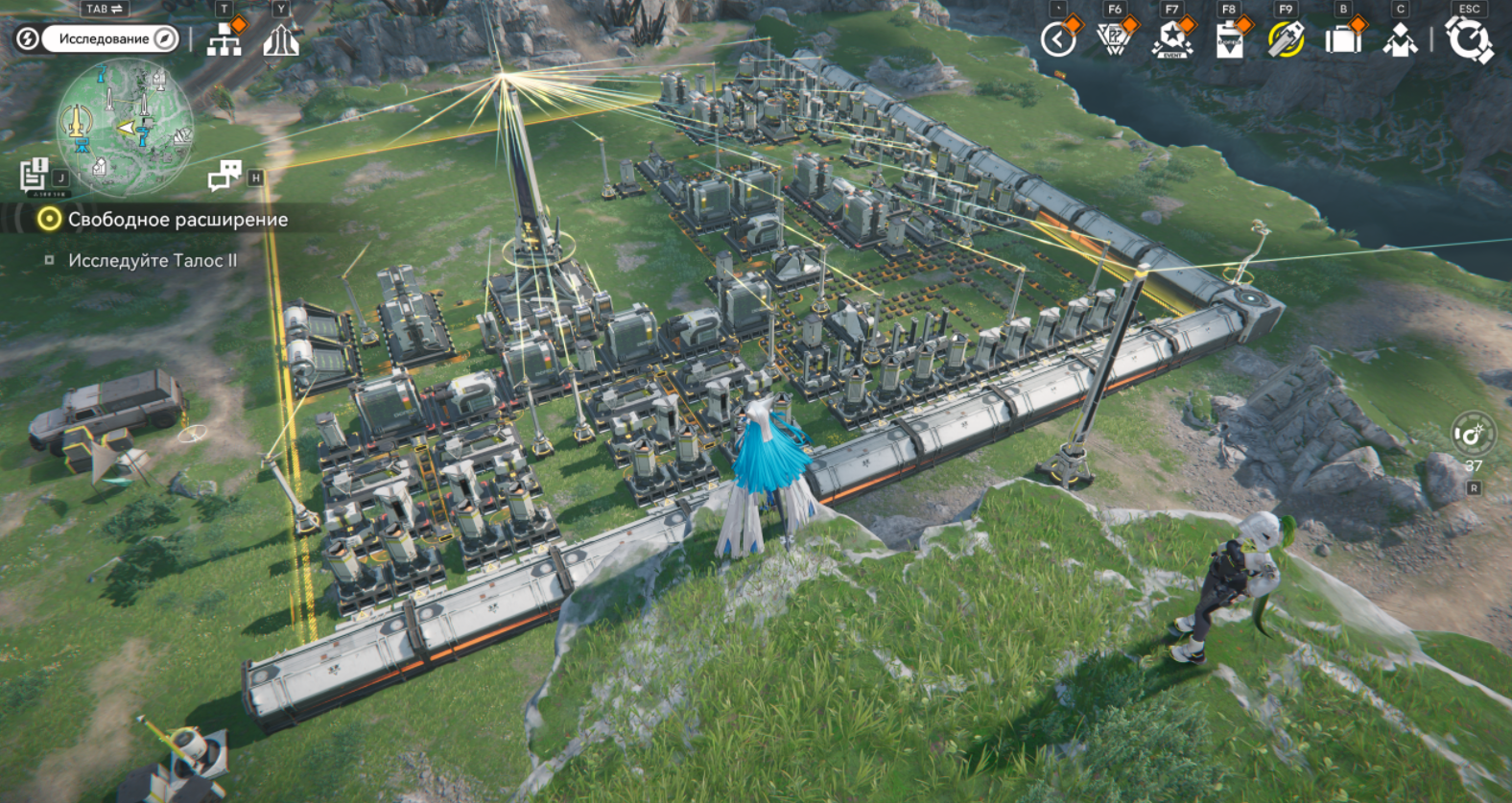Open the triangular pass badge icon
This screenshot has height=803, width=1512.
[1114, 40]
